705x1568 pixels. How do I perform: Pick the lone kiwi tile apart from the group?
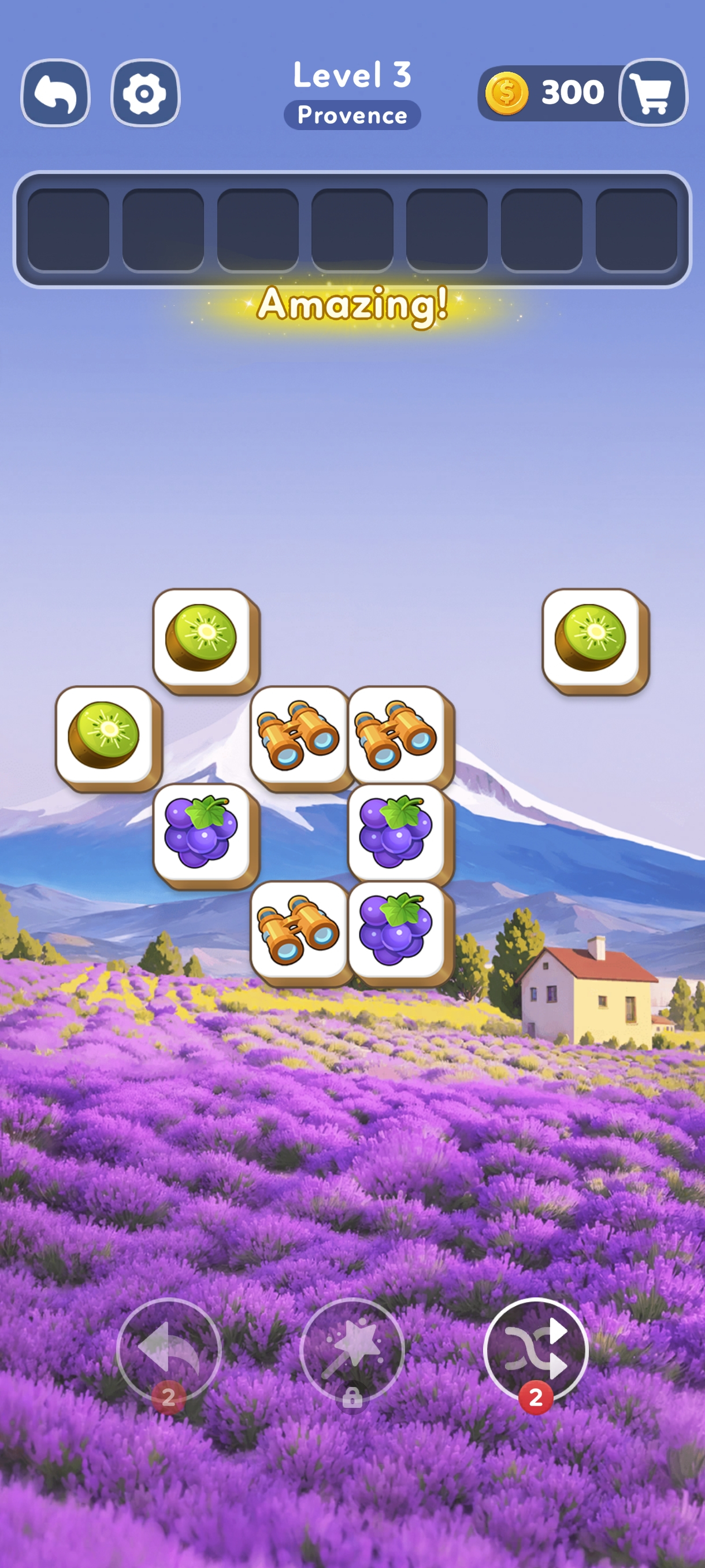[591, 637]
